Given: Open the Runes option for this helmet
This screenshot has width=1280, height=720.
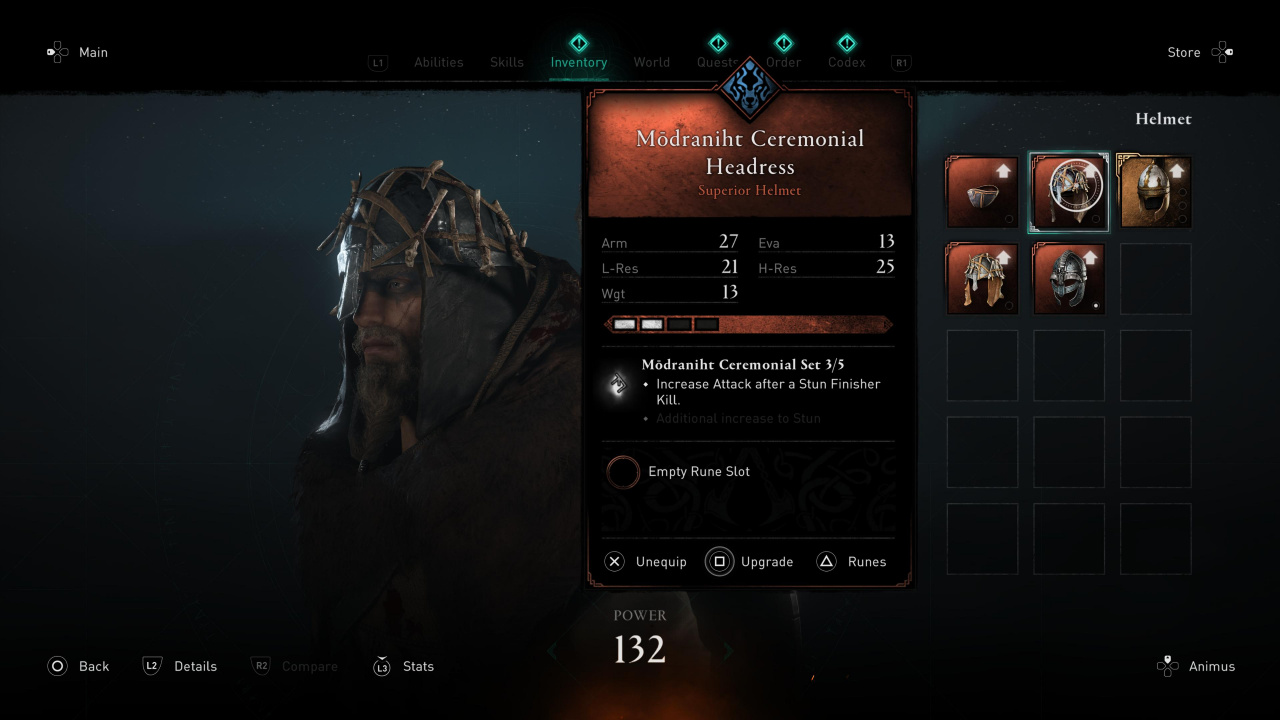Looking at the screenshot, I should click(x=852, y=562).
